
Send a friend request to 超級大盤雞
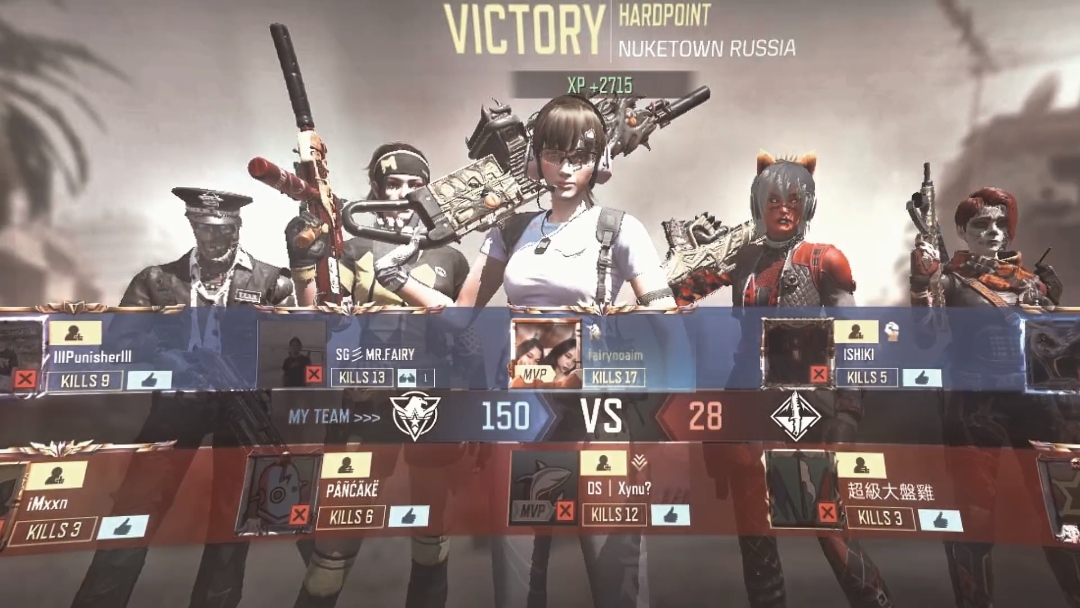pyautogui.click(x=861, y=466)
